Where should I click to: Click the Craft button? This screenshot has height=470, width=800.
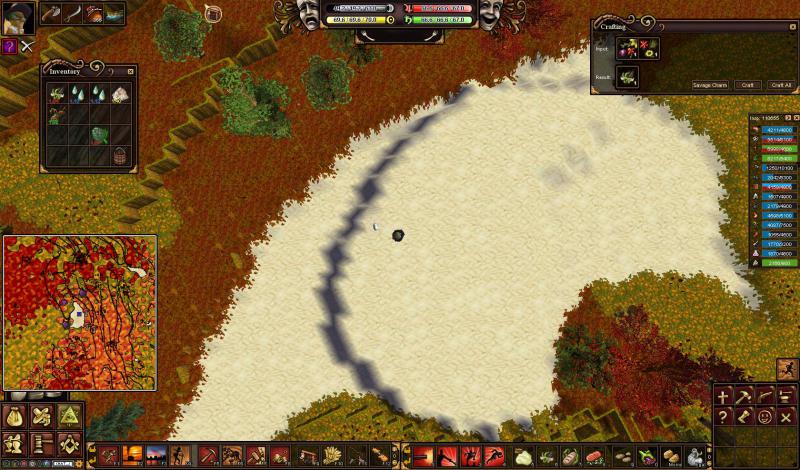click(746, 85)
